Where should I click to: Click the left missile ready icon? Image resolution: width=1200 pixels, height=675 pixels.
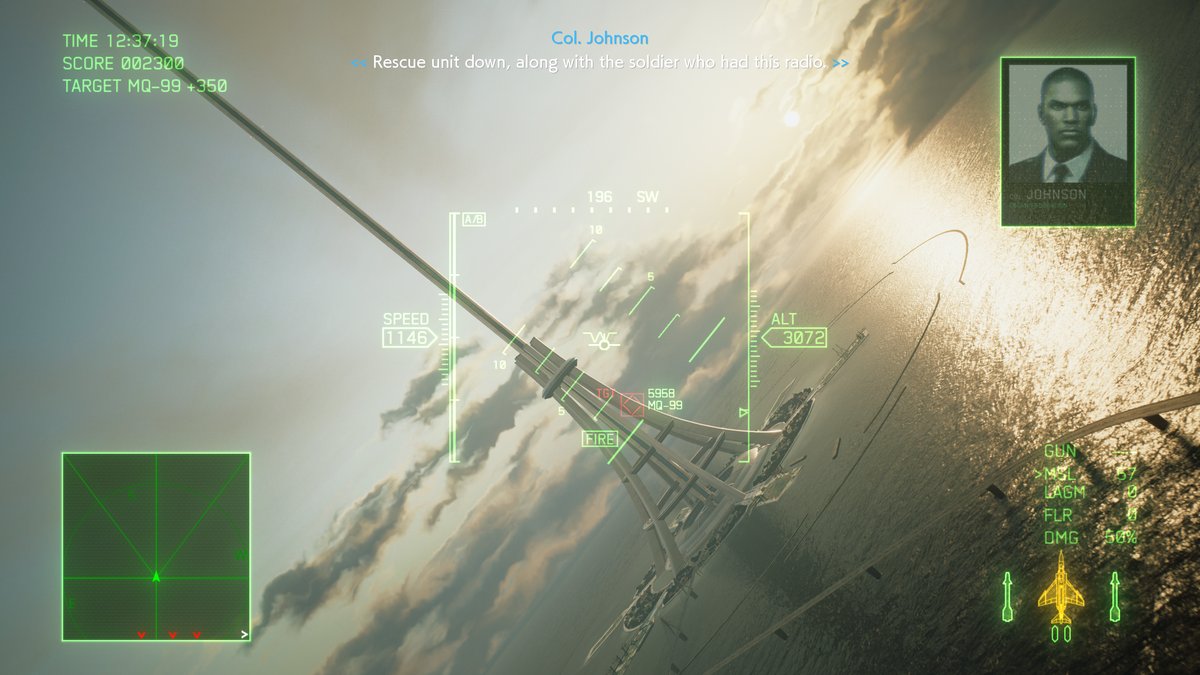coord(1008,596)
